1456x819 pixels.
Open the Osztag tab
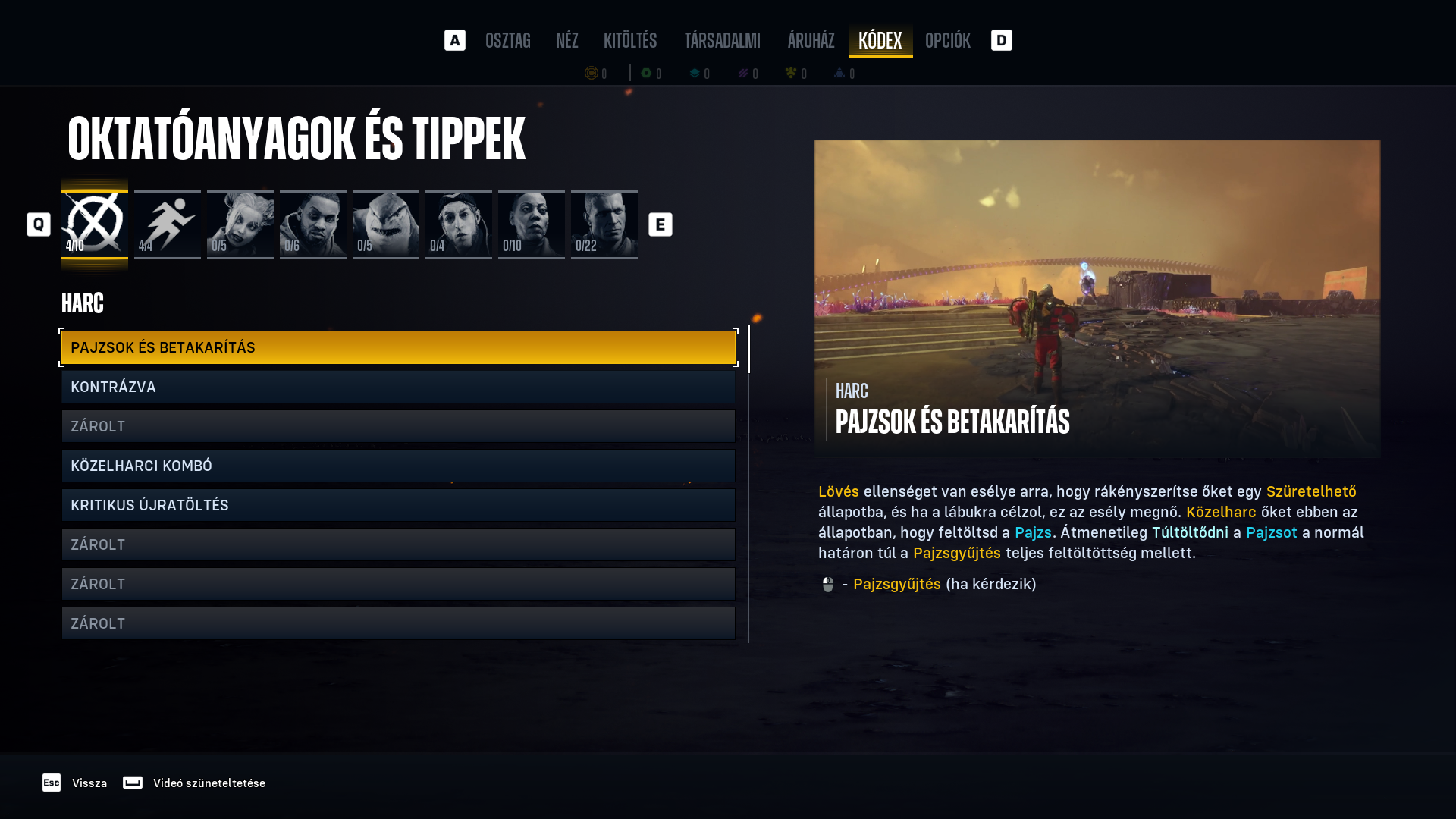pyautogui.click(x=507, y=40)
